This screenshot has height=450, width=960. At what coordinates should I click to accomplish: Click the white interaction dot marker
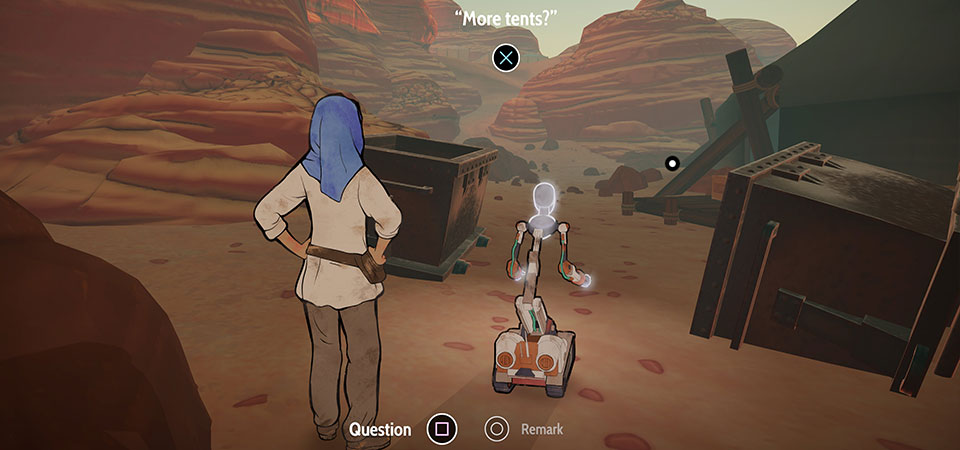[x=672, y=162]
